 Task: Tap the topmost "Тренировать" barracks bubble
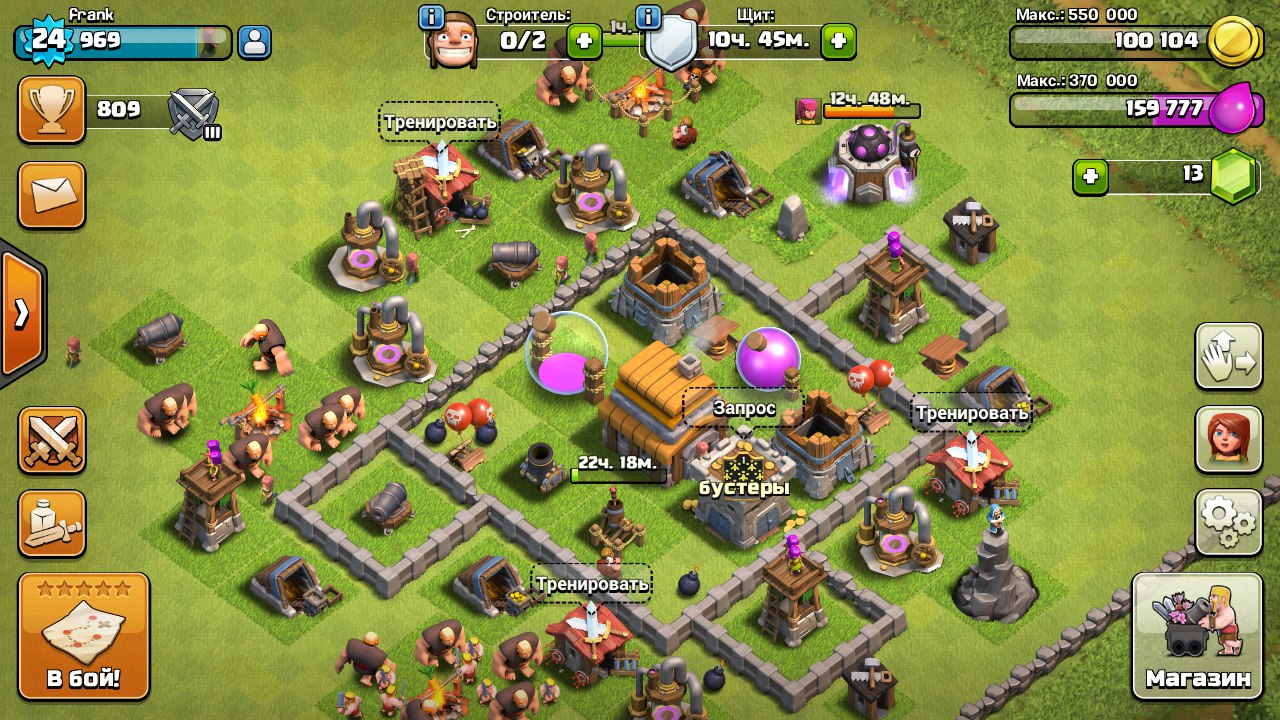click(x=439, y=122)
